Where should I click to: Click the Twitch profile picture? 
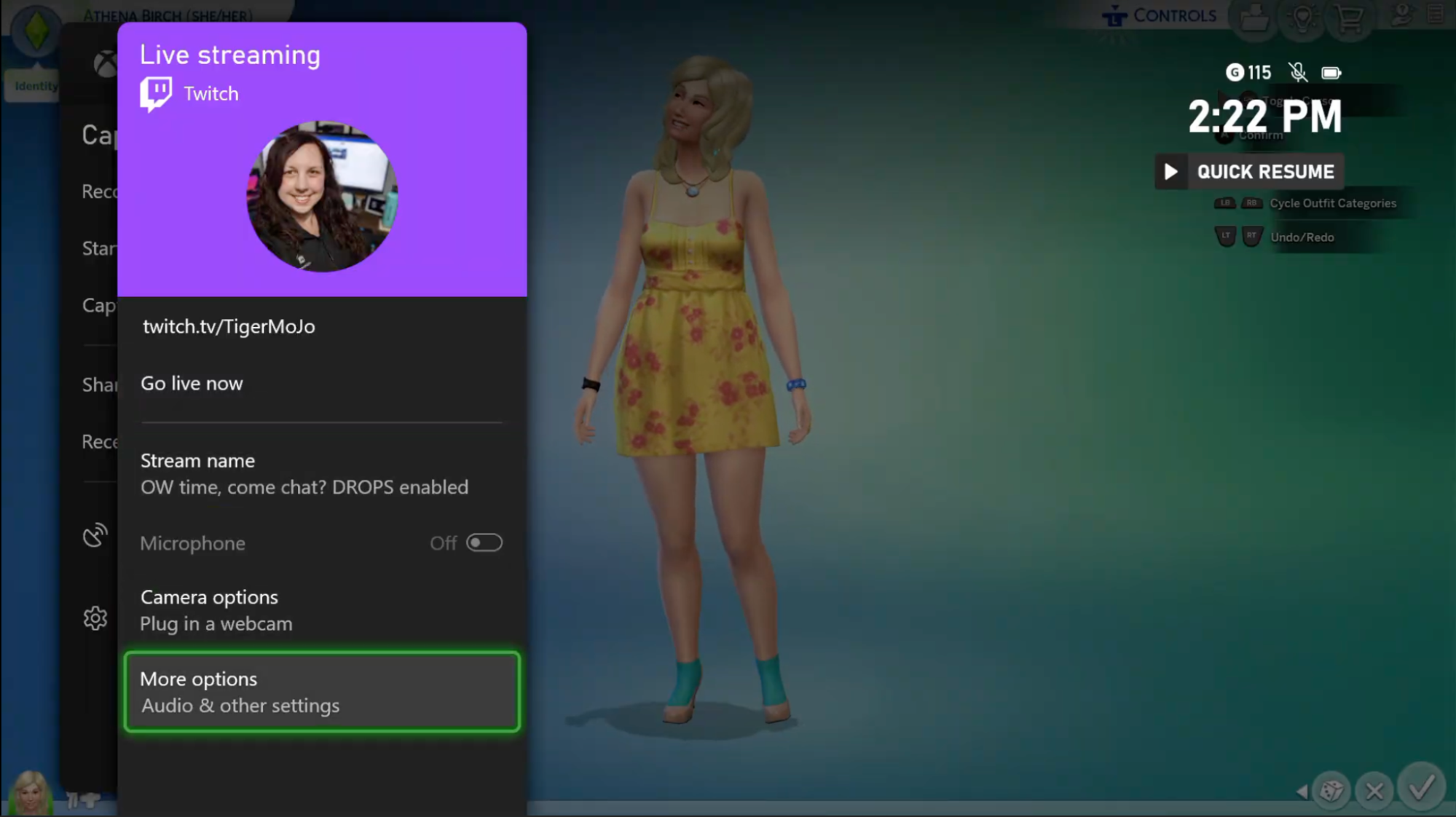(323, 197)
